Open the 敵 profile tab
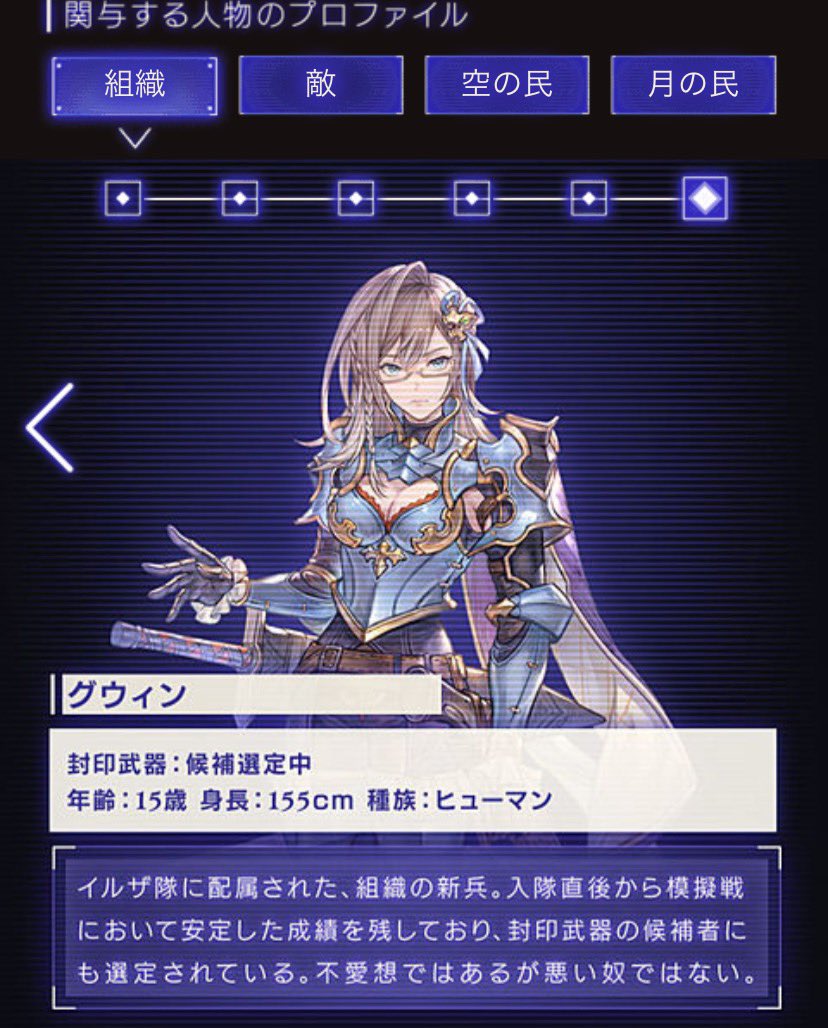 point(321,85)
